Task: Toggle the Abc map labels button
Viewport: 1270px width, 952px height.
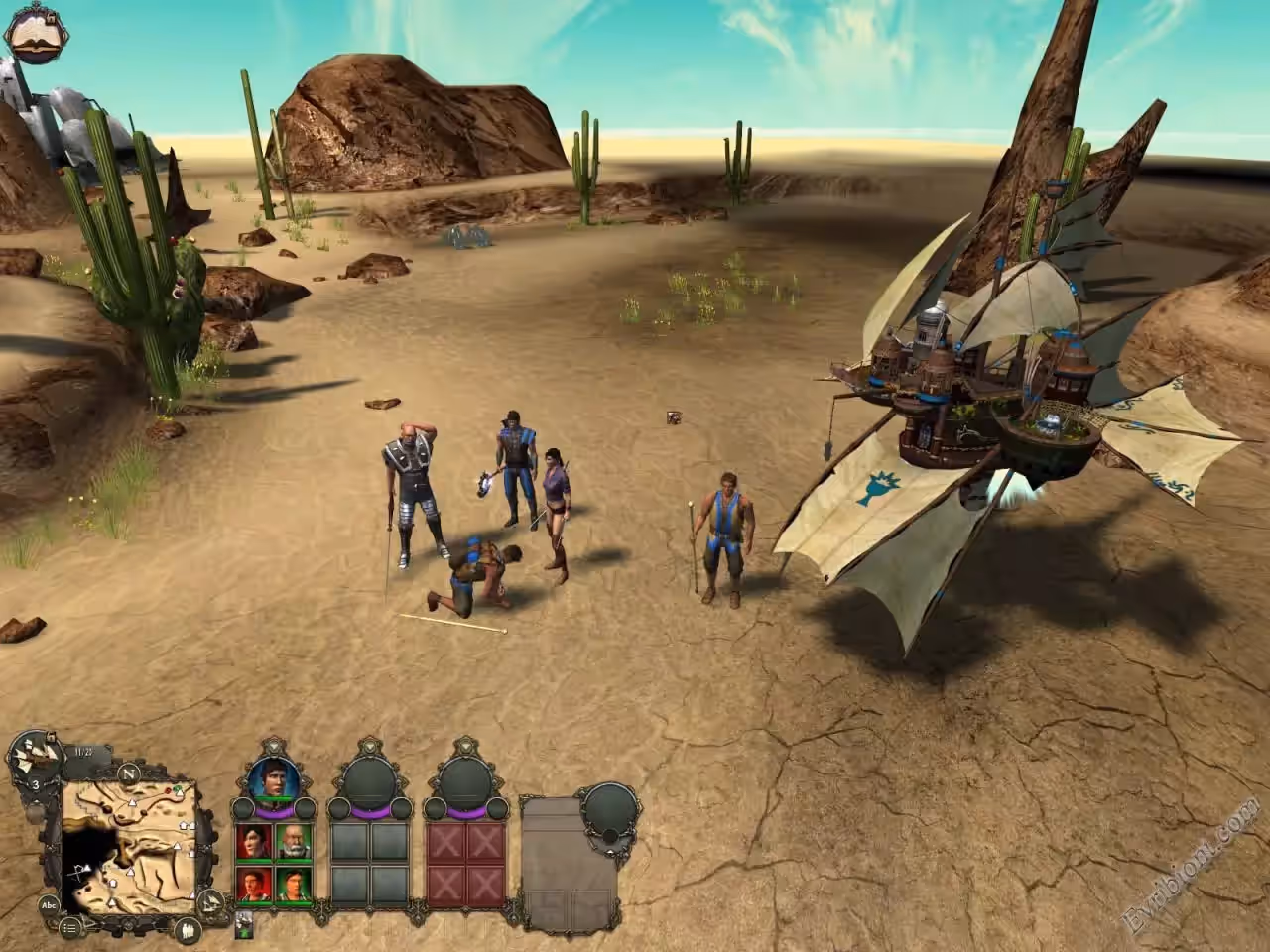Action: [x=49, y=904]
